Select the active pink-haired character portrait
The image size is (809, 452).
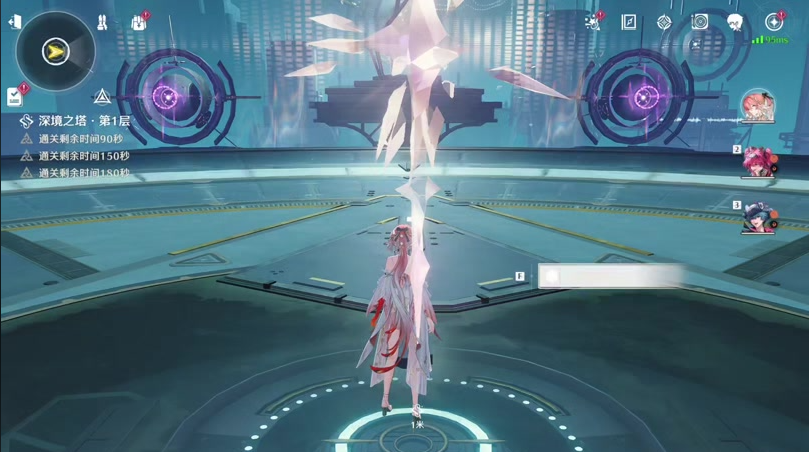click(x=757, y=106)
